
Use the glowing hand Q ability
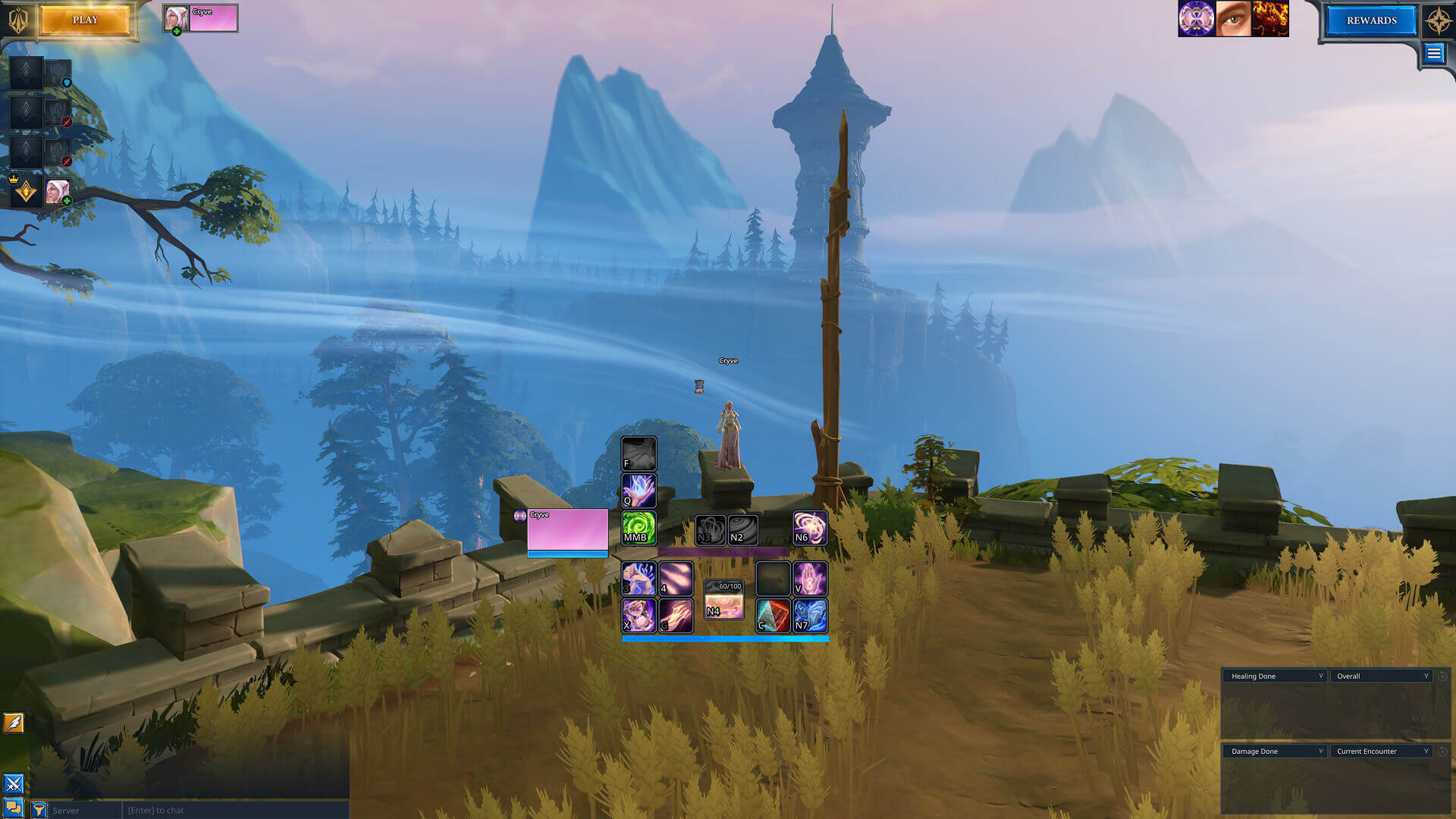click(x=639, y=491)
